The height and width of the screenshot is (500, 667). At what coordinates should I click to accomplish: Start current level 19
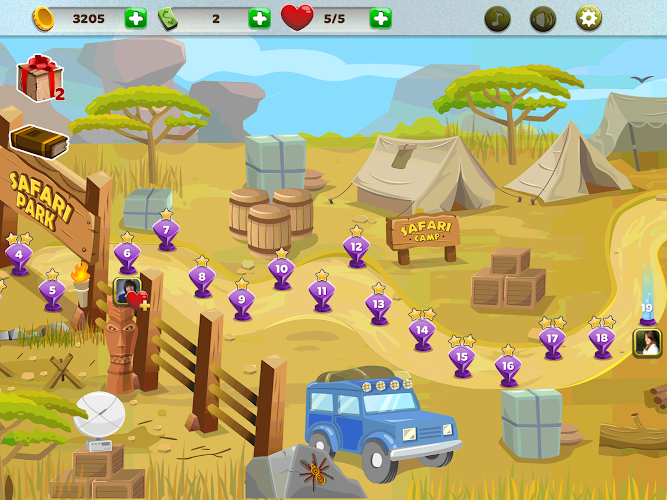coord(647,310)
